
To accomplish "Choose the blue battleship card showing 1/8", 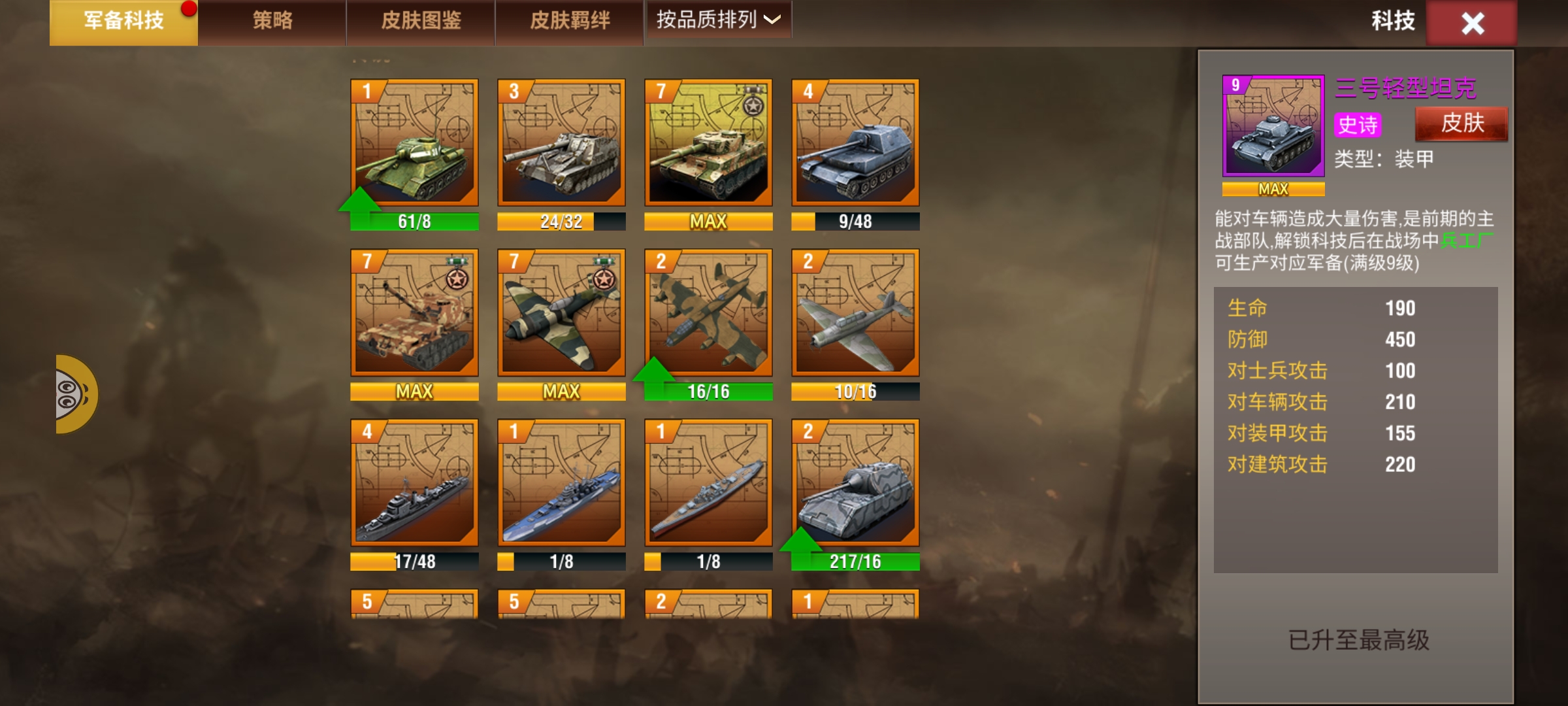I will coord(561,482).
